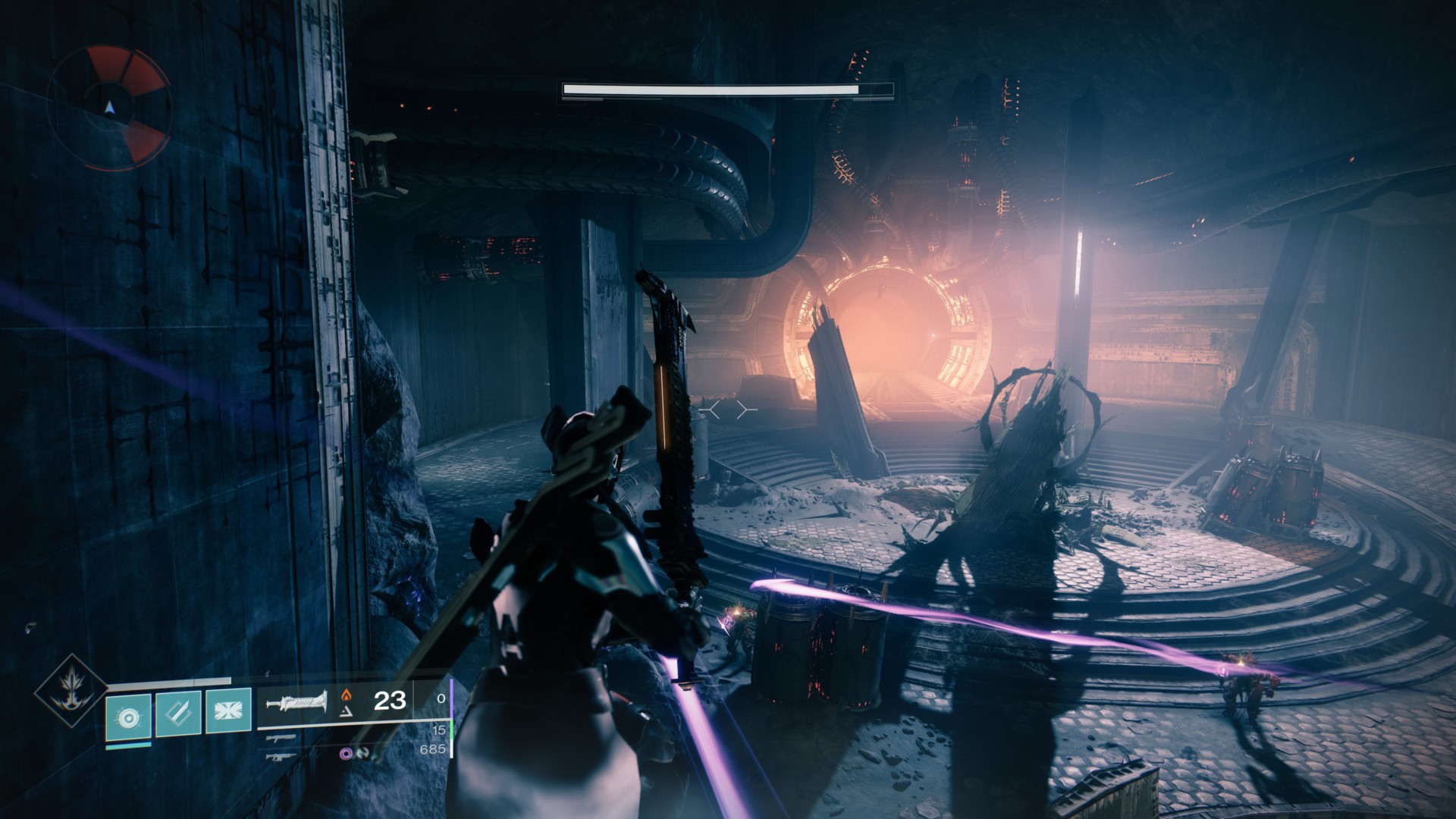The image size is (1456, 819).
Task: Click the purple ring buff icon
Action: click(347, 754)
